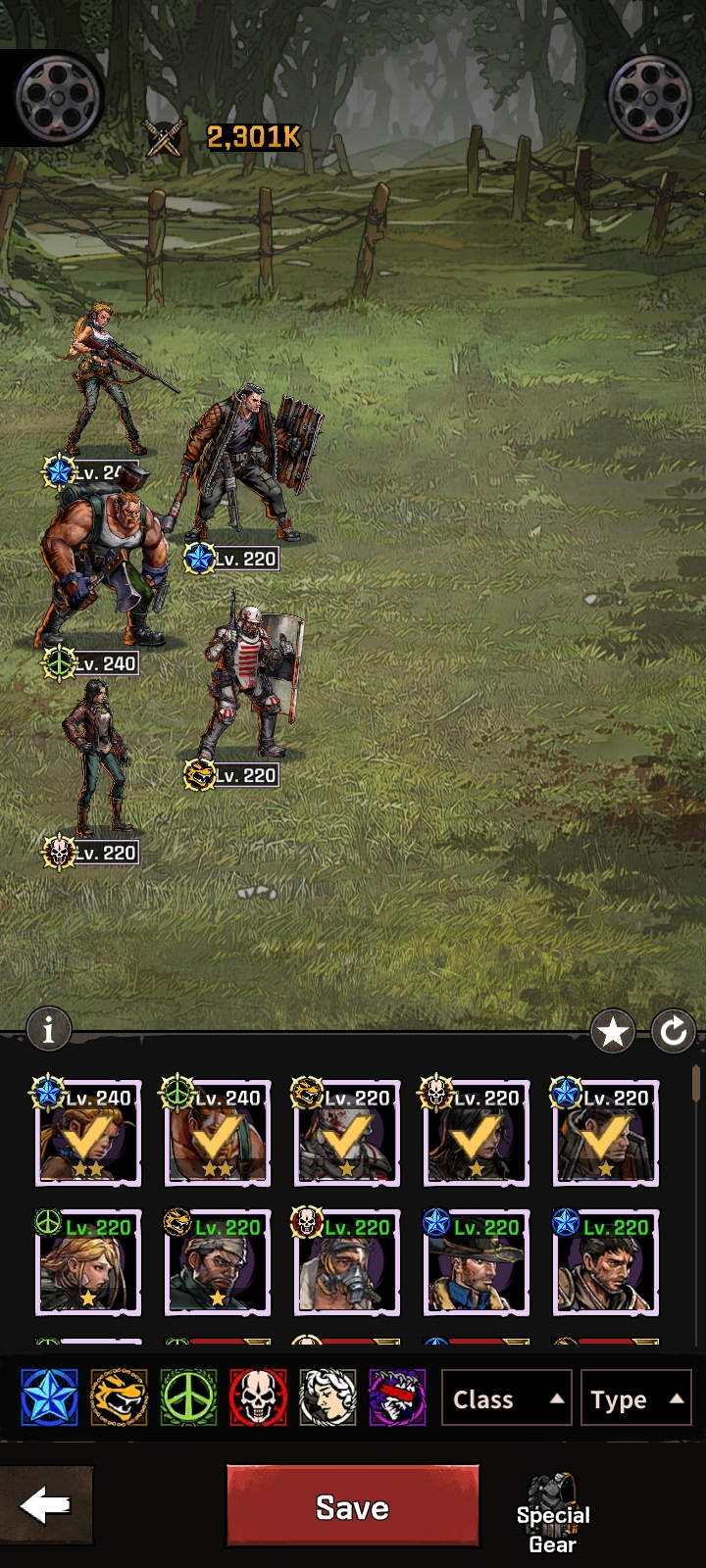Open the Special Gear menu

pos(553,1515)
